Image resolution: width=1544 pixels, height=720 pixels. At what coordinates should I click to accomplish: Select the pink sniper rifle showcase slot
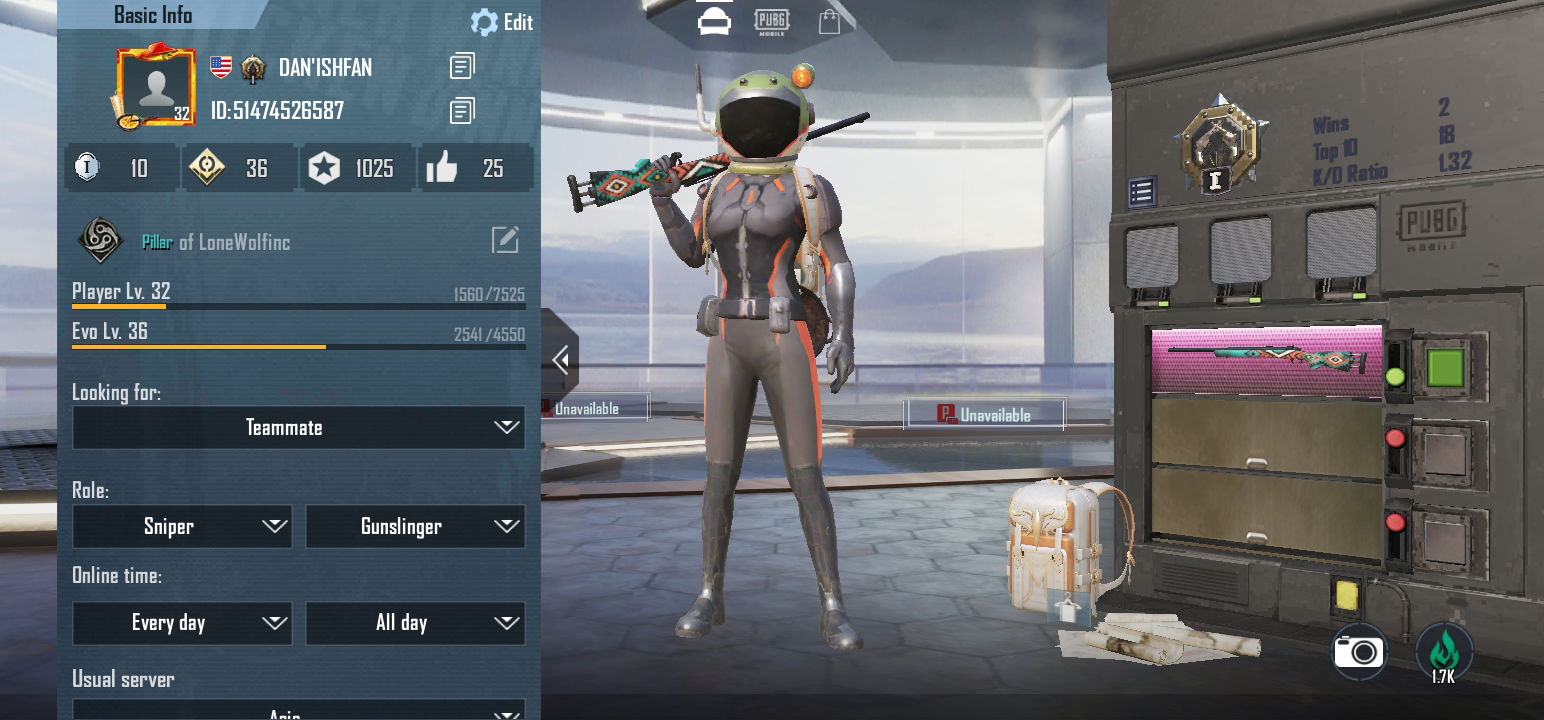[1267, 360]
